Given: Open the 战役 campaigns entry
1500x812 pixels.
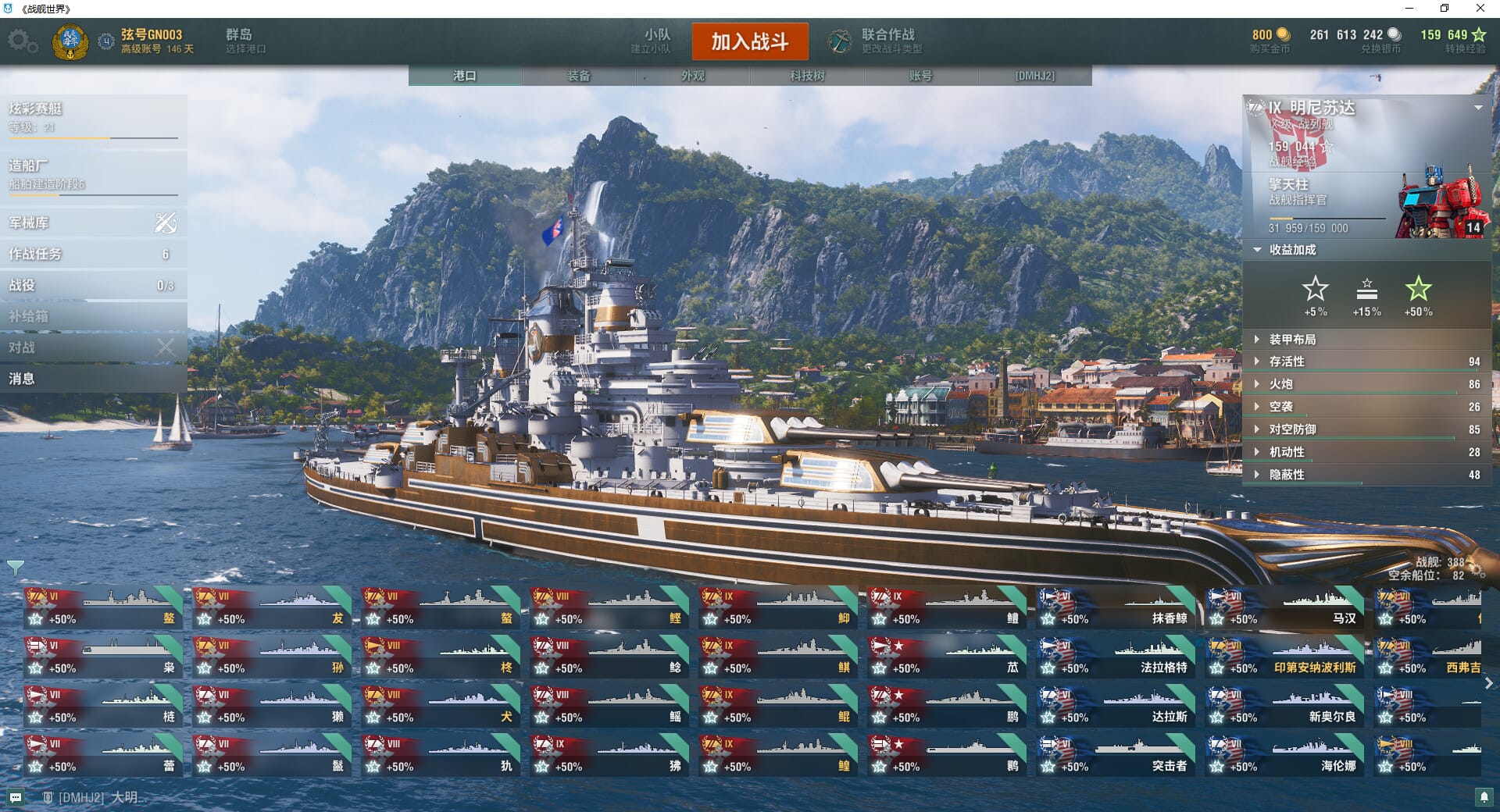Looking at the screenshot, I should coord(93,285).
